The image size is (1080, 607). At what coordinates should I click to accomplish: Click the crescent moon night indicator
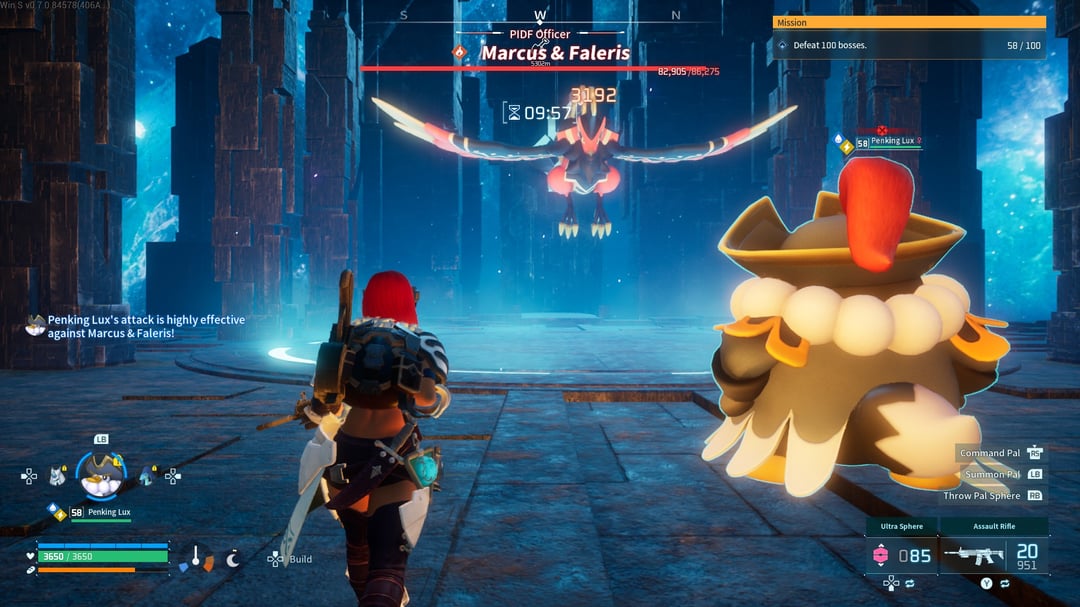[x=233, y=559]
